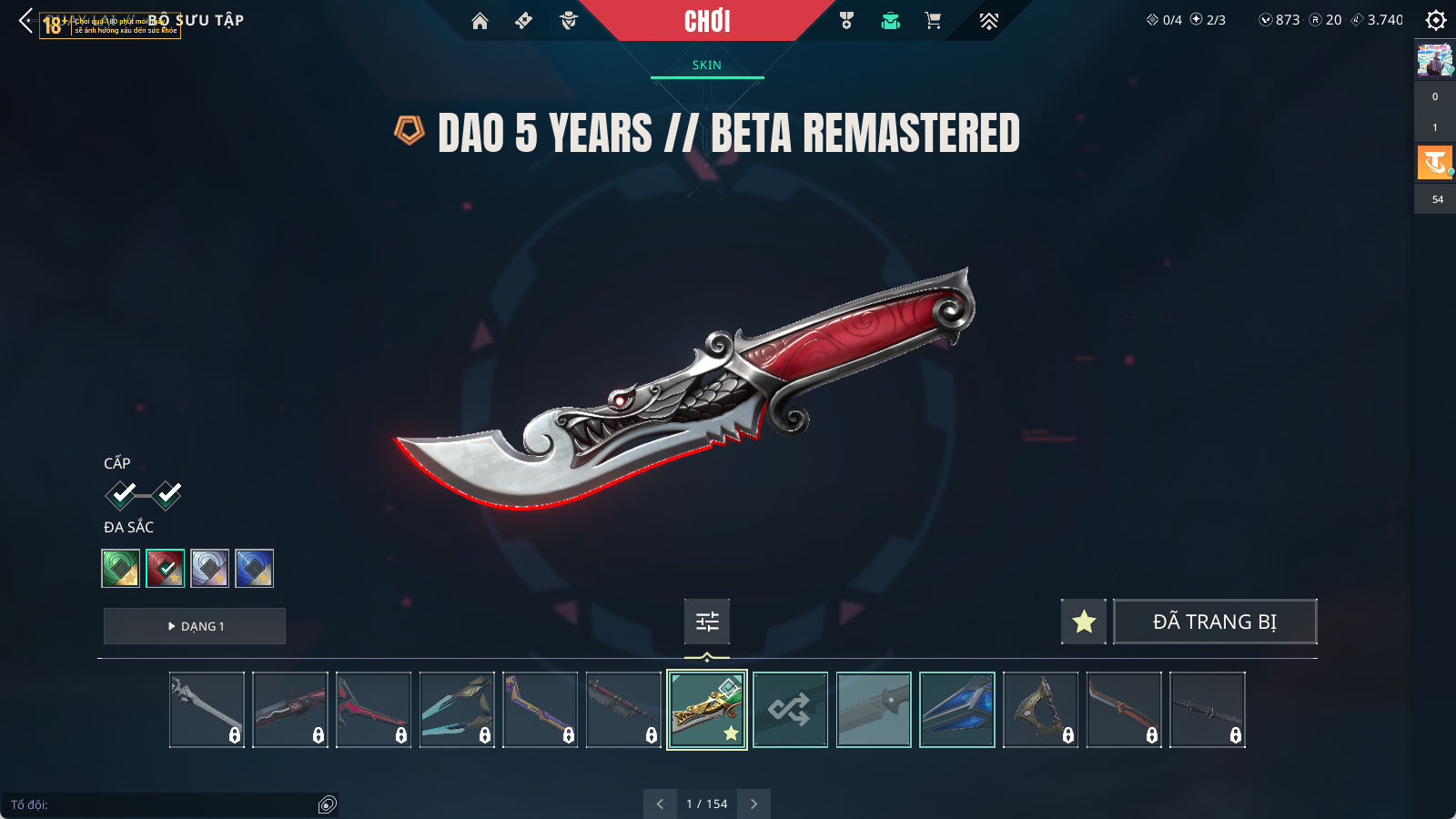1456x819 pixels.
Task: Click the ĐÃ TRANG BỊ equip button
Action: coord(1215,622)
